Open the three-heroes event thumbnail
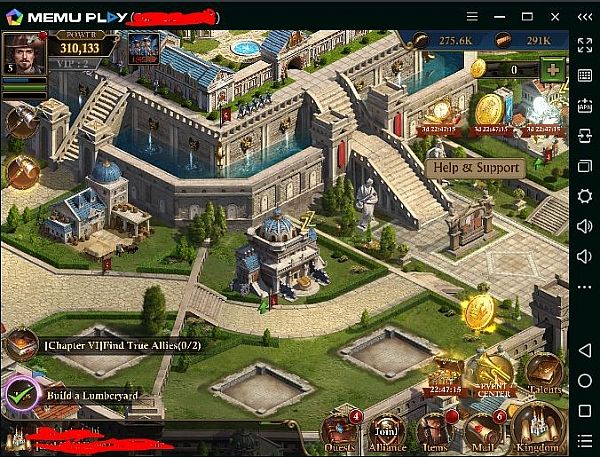The image size is (600, 457). (x=143, y=48)
